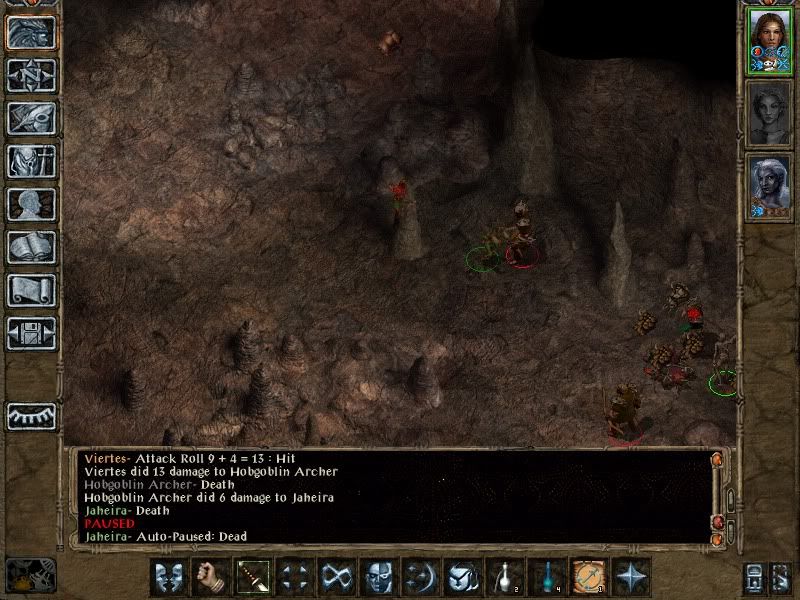Open the area map with compass icon
800x600 pixels.
31,75
